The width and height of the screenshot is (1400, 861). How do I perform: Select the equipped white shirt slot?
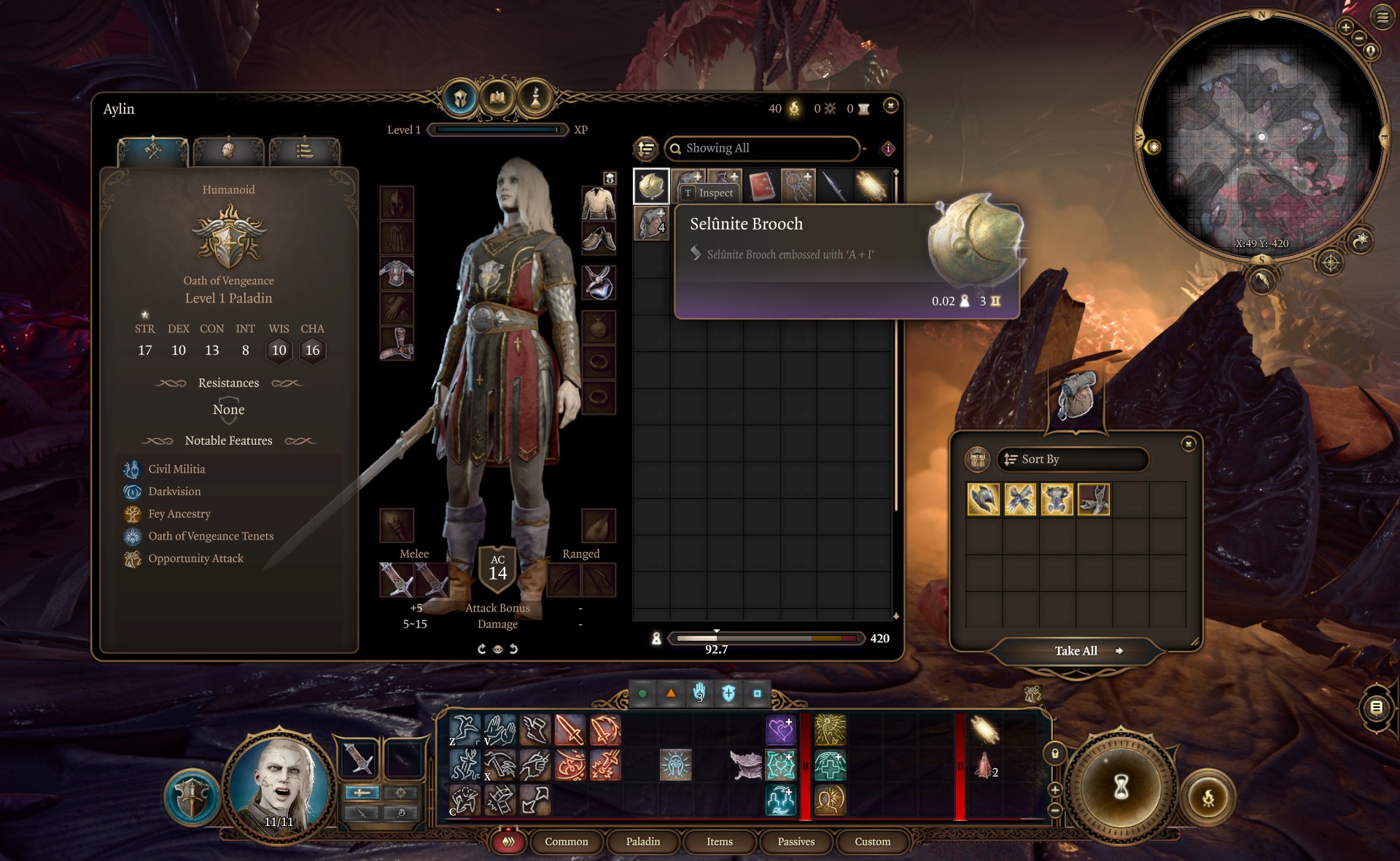[x=599, y=203]
